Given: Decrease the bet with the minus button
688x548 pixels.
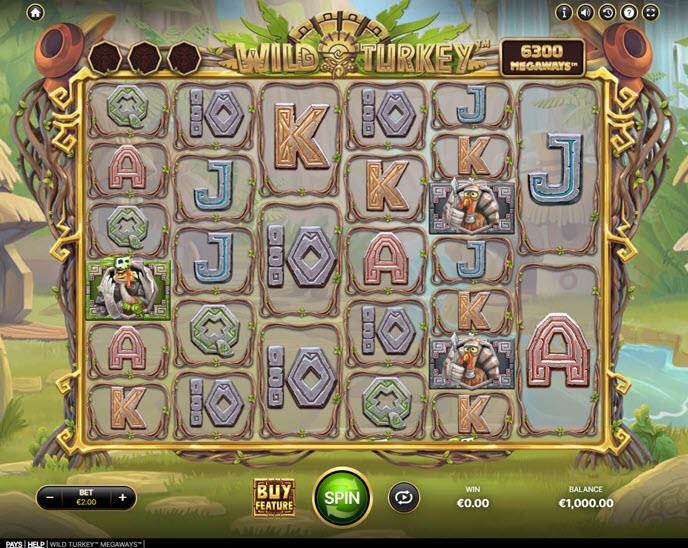Looking at the screenshot, I should tap(50, 497).
